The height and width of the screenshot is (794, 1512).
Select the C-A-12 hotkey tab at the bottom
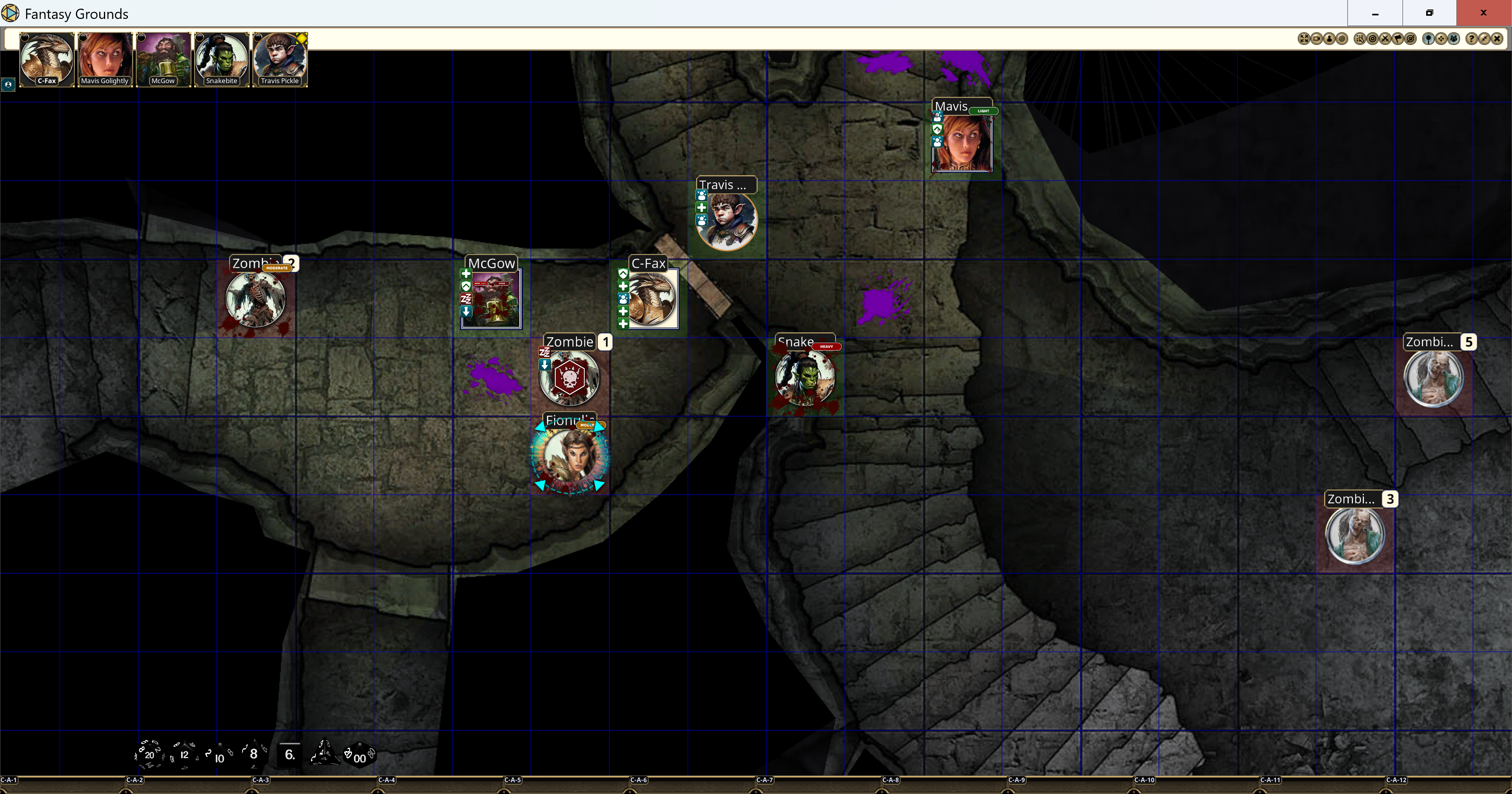point(1396,780)
